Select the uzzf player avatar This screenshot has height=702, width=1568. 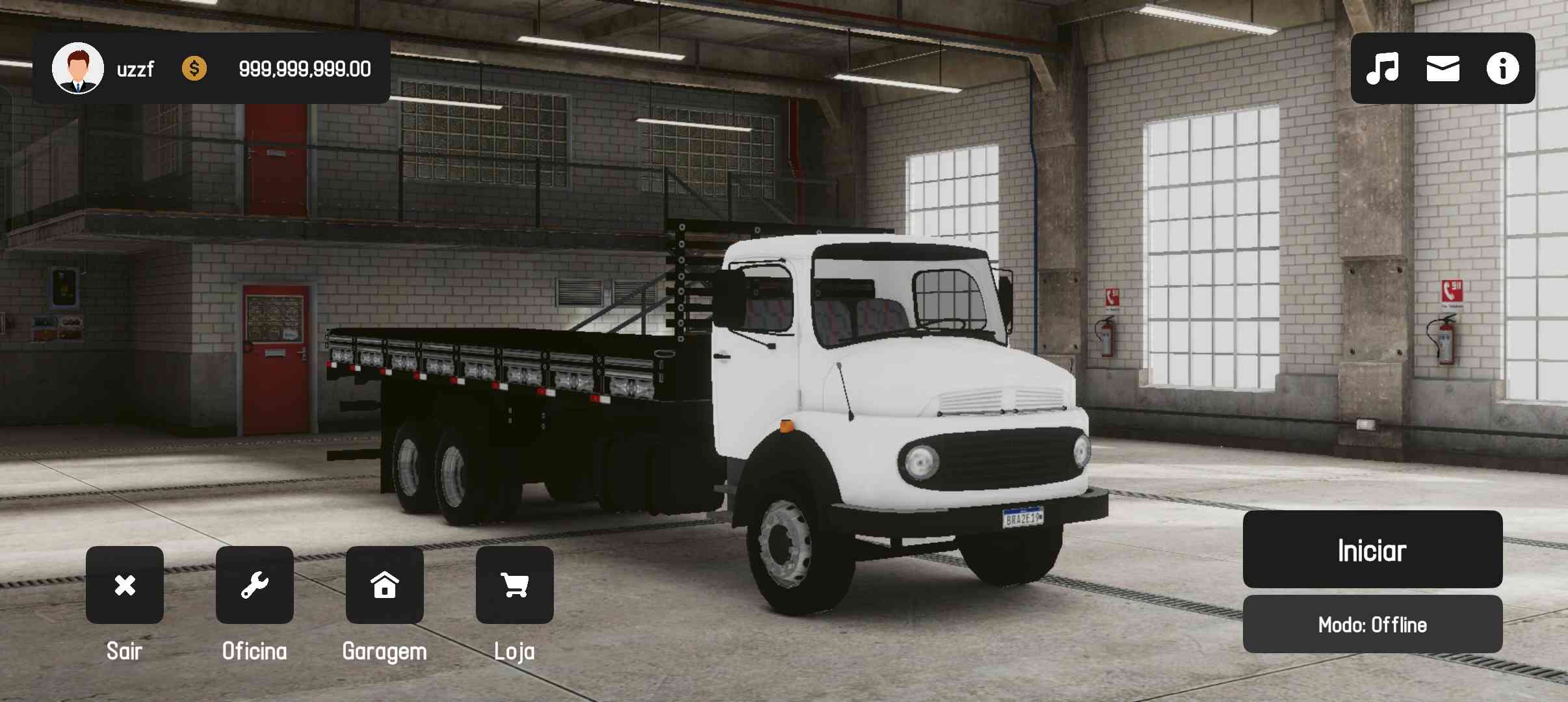(x=78, y=68)
